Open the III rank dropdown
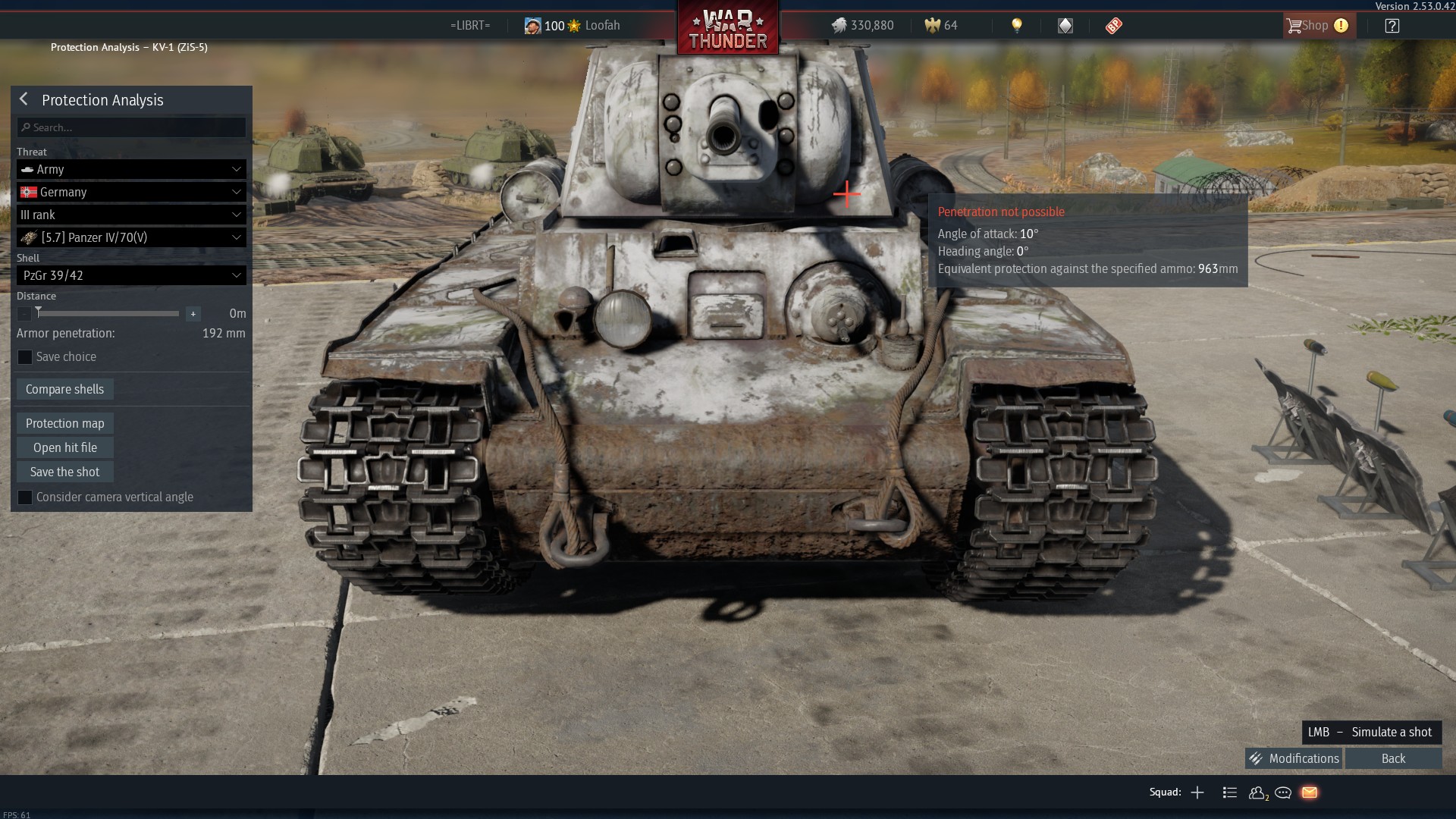 [131, 215]
